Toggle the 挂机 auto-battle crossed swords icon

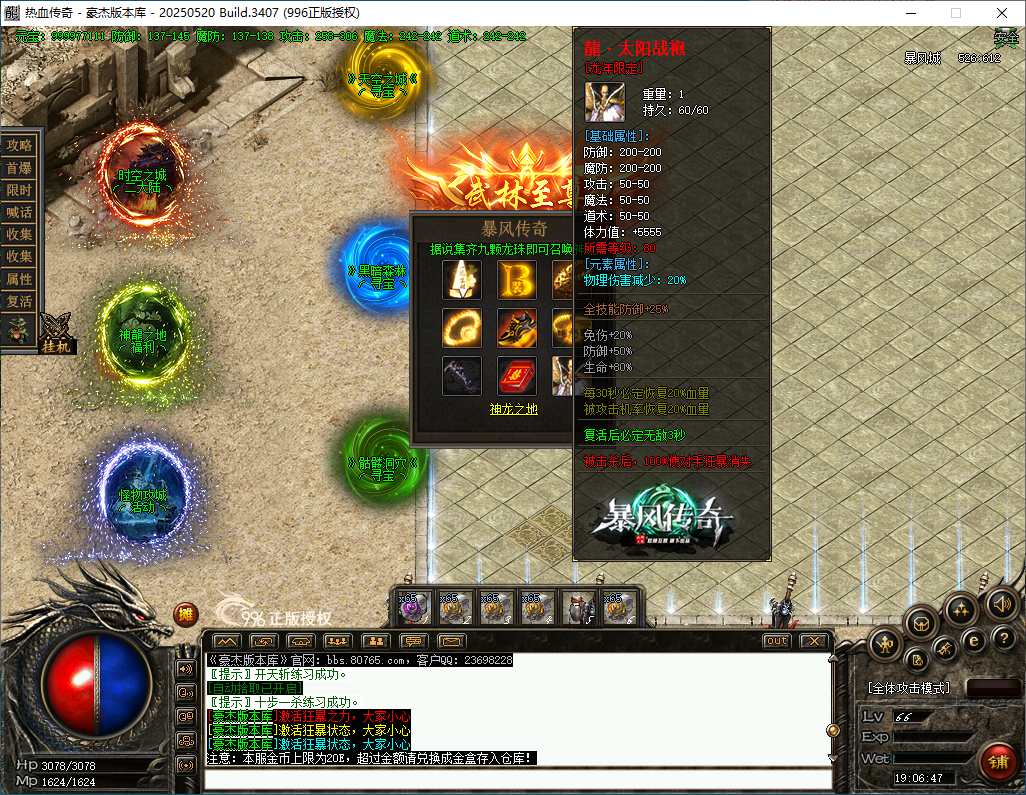[x=56, y=331]
